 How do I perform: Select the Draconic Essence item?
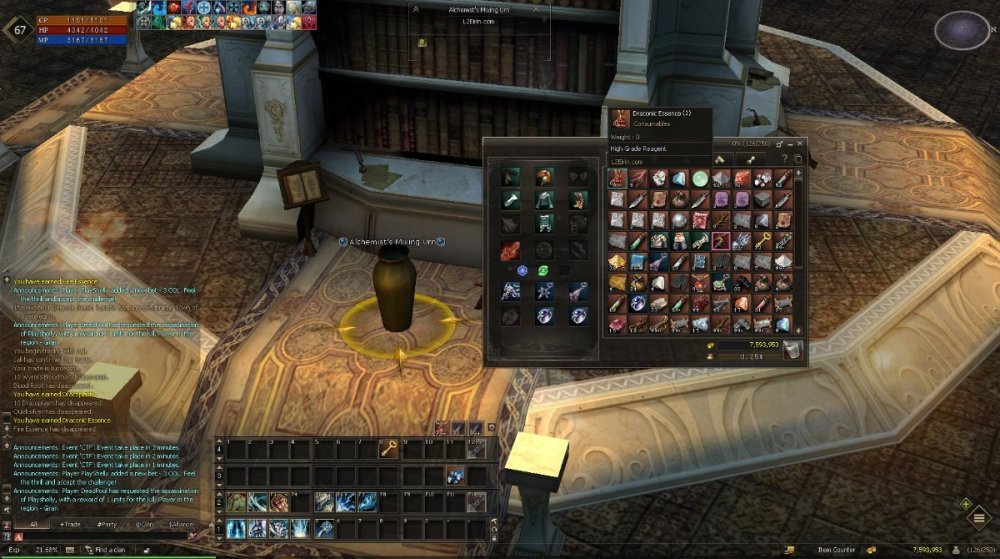pos(617,178)
